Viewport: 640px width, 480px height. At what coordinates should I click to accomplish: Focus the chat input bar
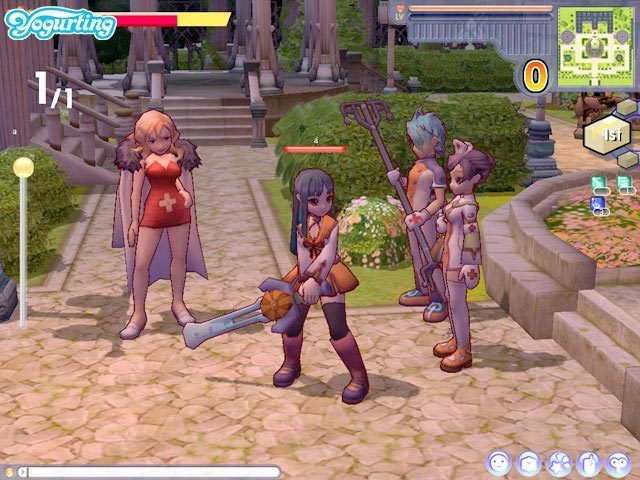(150, 472)
